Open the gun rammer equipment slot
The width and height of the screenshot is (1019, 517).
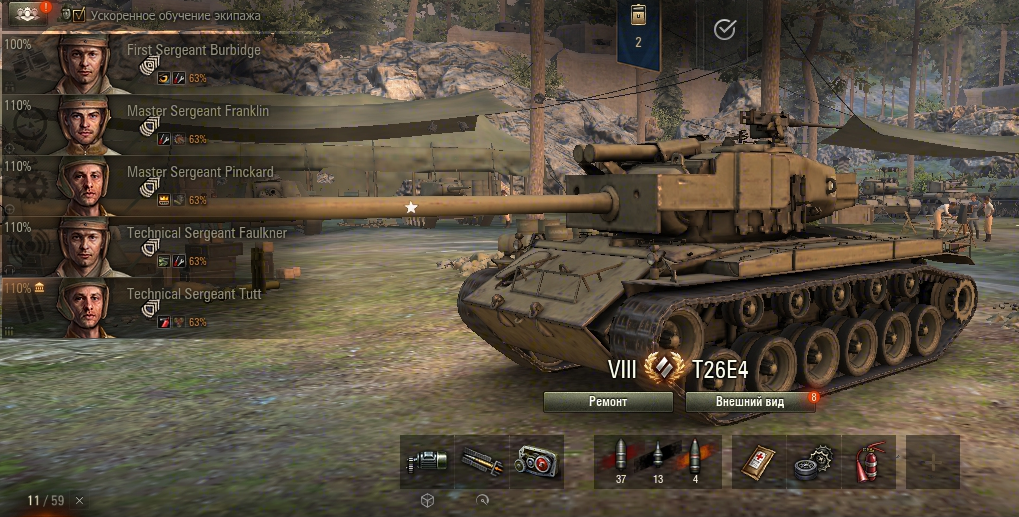point(482,462)
